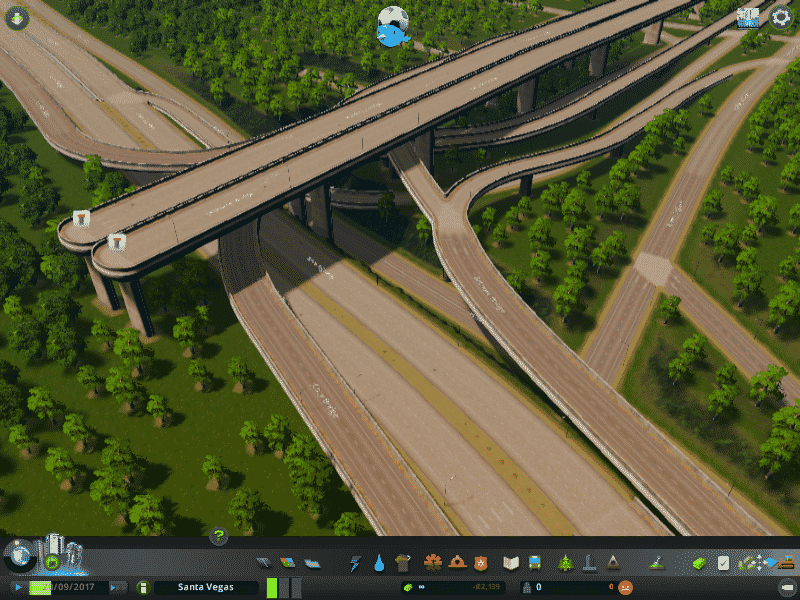Screen dimensions: 800x600
Task: Open the economy money panel
Action: (700, 563)
